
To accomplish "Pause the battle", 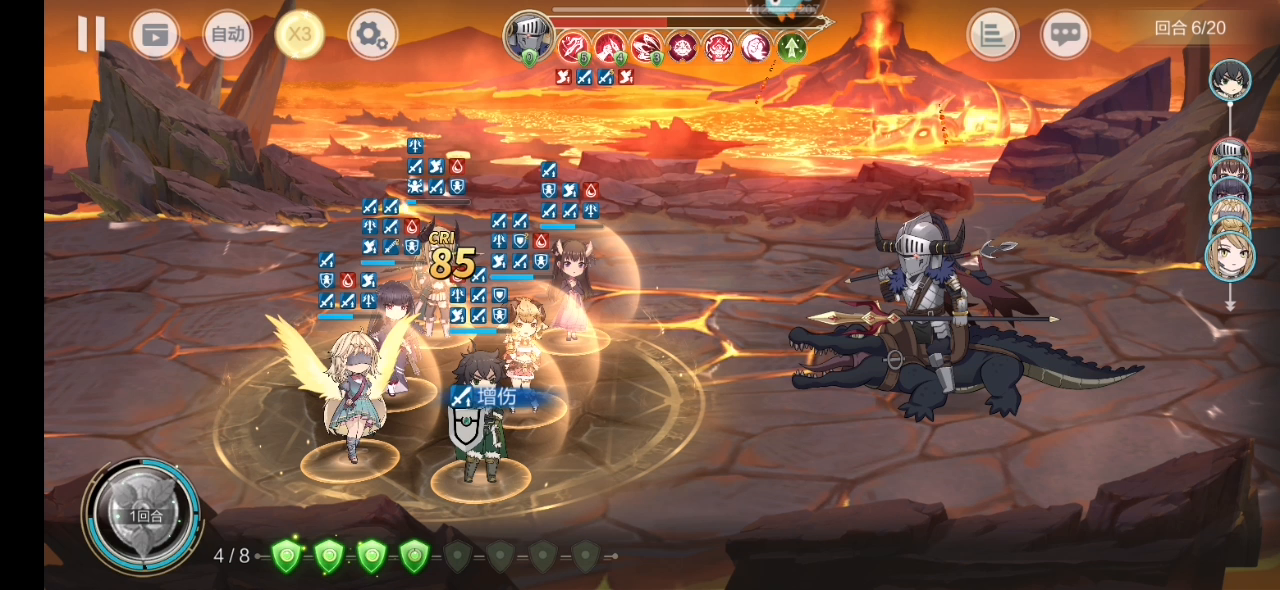I will coord(91,34).
